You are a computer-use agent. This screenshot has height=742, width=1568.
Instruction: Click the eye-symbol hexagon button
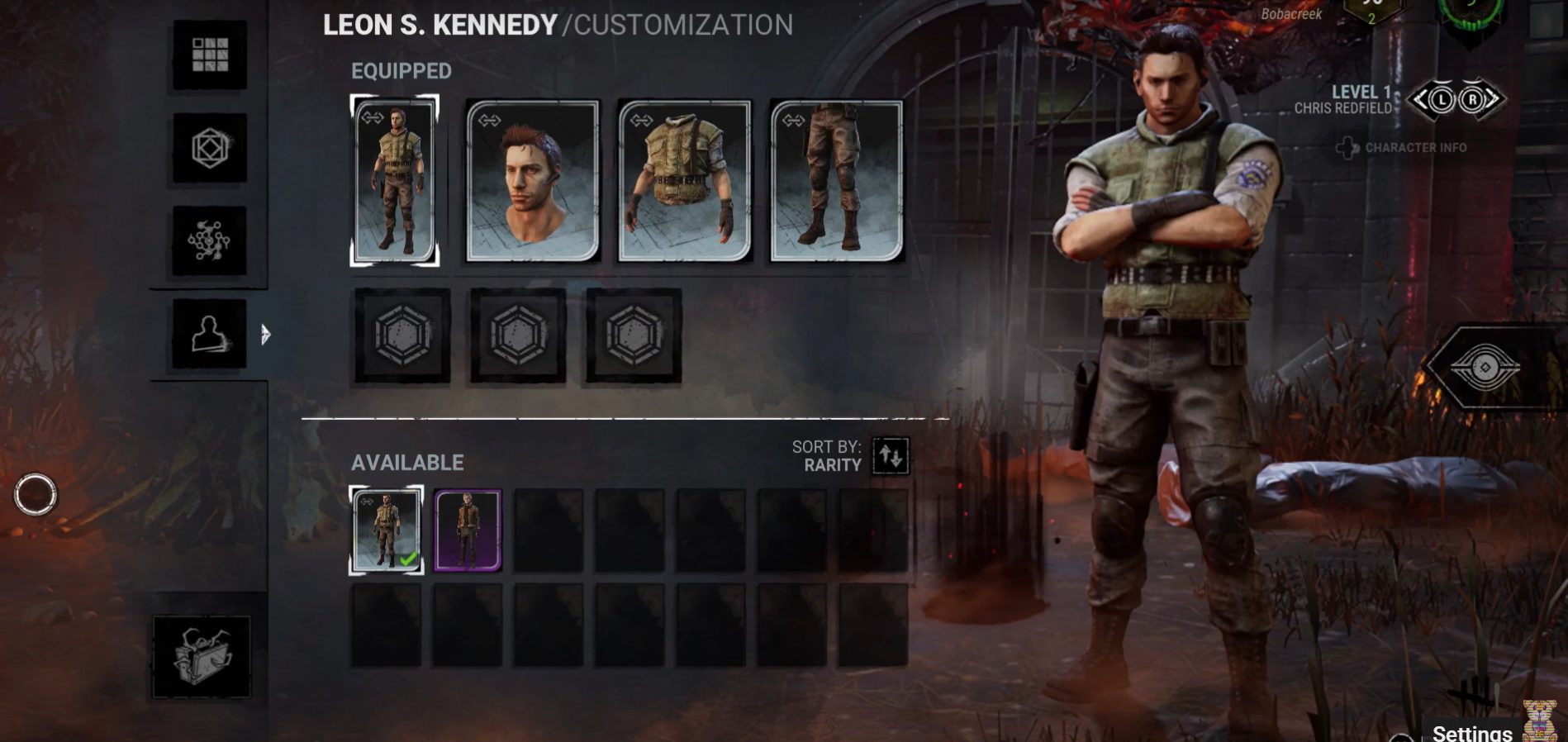click(1485, 367)
